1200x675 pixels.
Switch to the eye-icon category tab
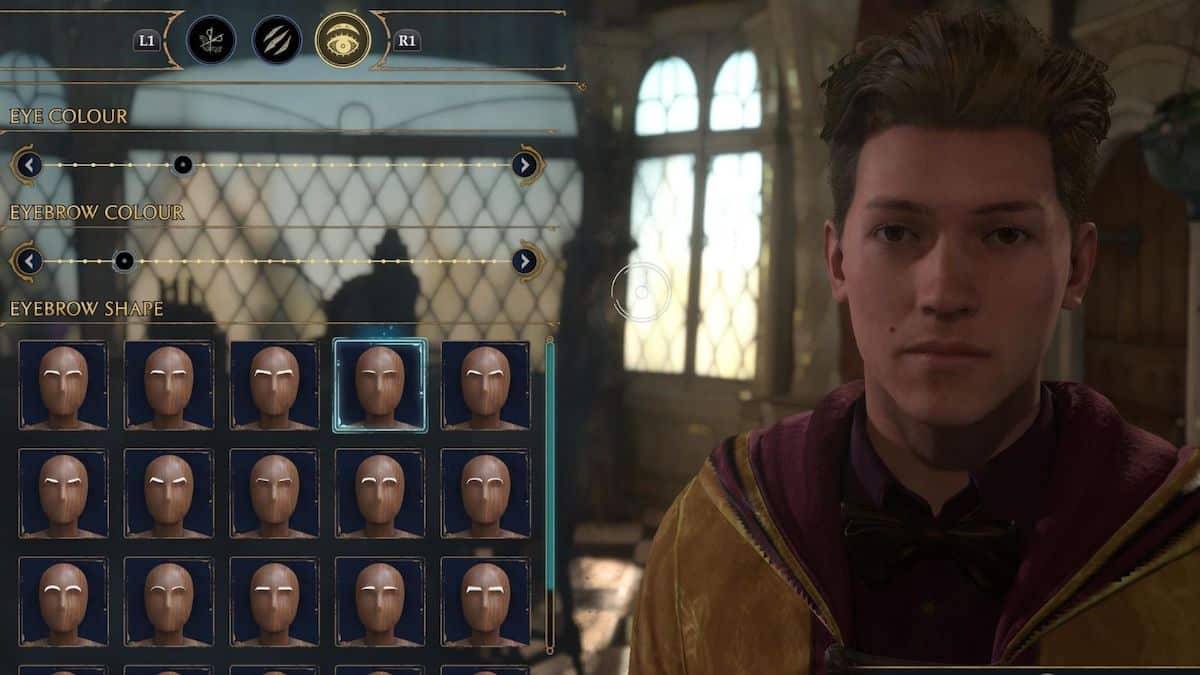pos(342,40)
